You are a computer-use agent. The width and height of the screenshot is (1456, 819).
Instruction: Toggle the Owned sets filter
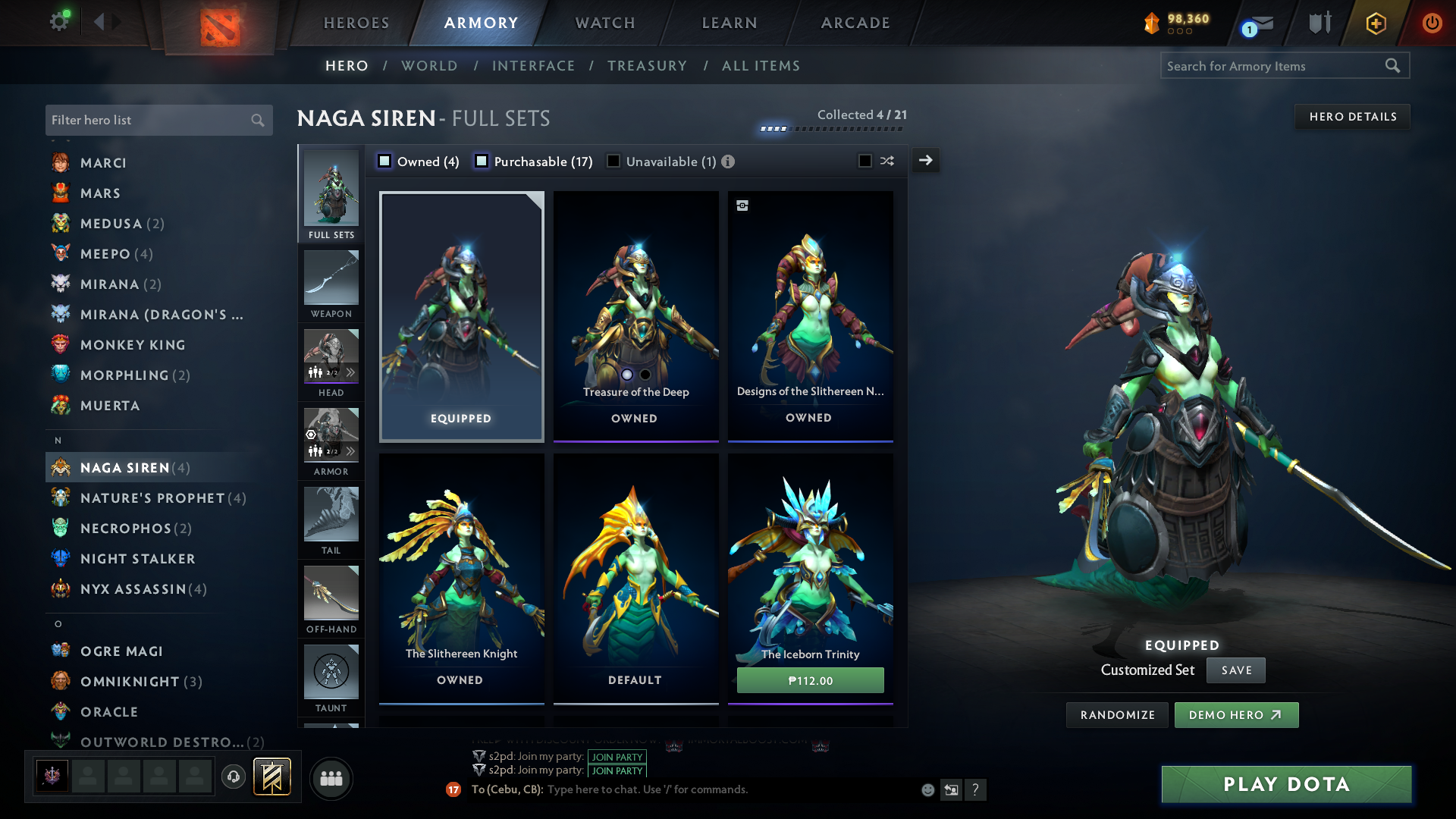(x=385, y=162)
